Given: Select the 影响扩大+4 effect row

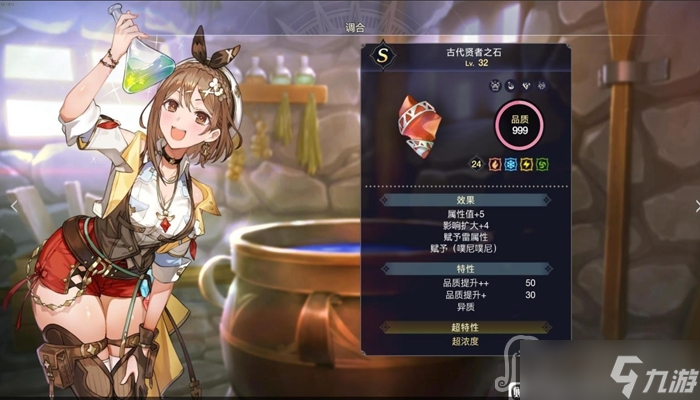Looking at the screenshot, I should pyautogui.click(x=457, y=225).
